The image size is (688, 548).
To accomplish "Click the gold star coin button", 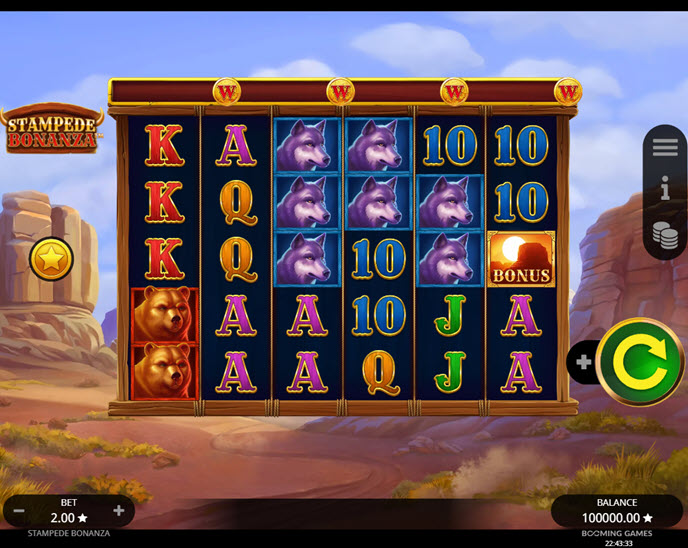I will [50, 259].
